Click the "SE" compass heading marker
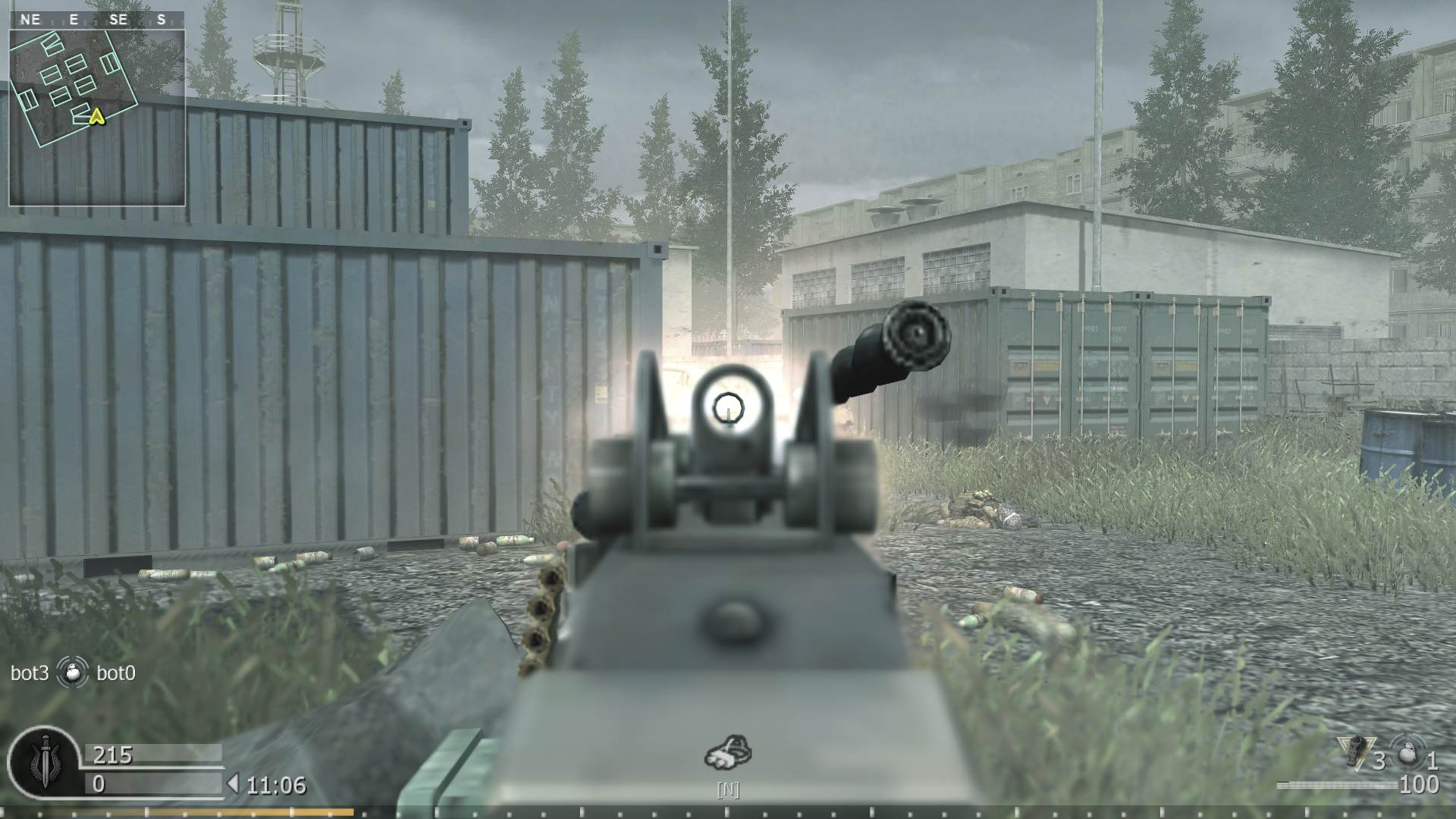 coord(118,20)
